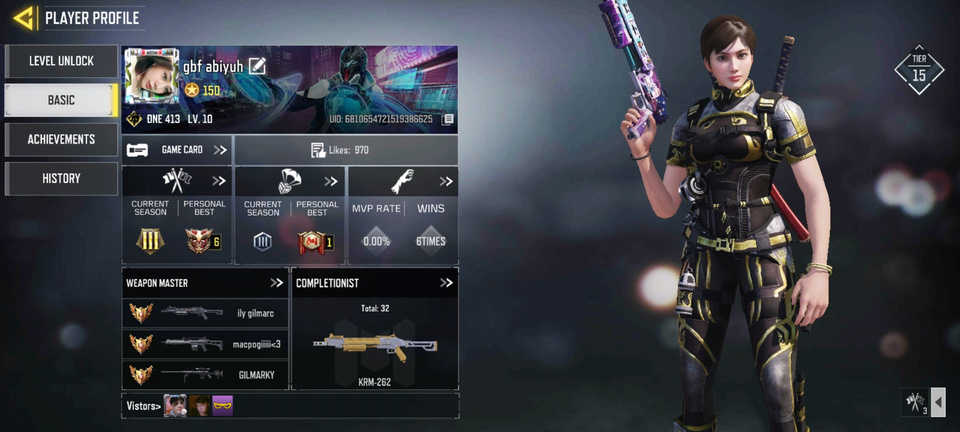The width and height of the screenshot is (960, 432).
Task: Select the ily gilmarc weapon row
Action: [205, 313]
